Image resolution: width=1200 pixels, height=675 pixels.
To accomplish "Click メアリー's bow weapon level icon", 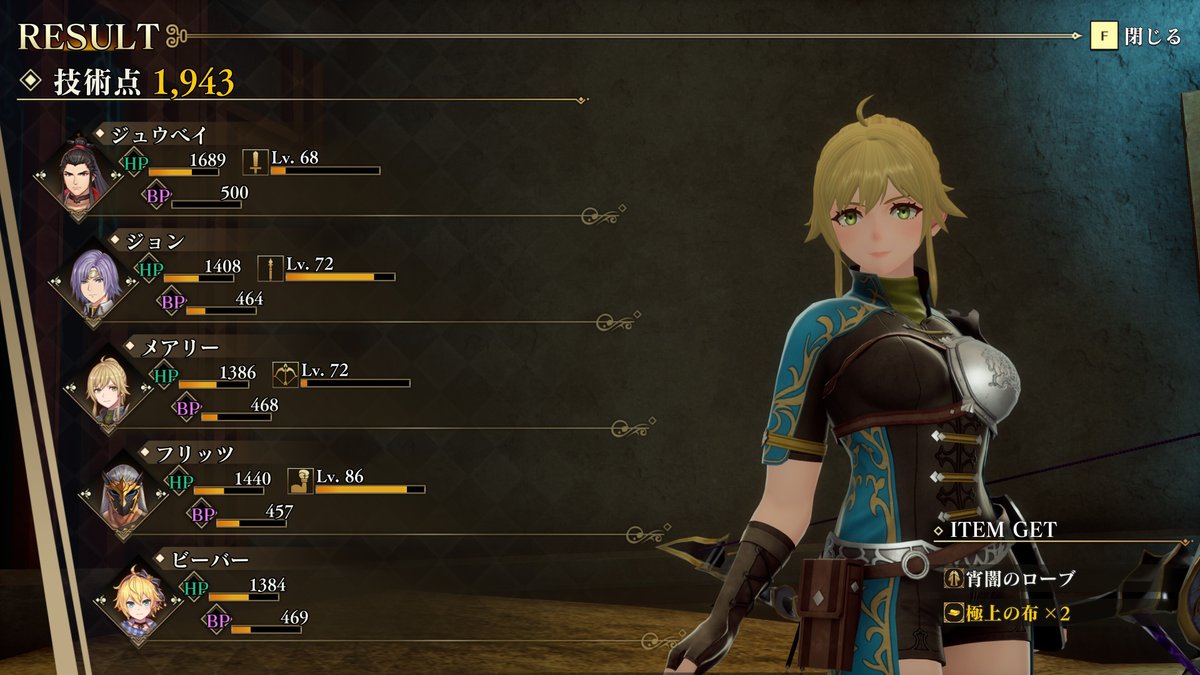I will point(285,374).
